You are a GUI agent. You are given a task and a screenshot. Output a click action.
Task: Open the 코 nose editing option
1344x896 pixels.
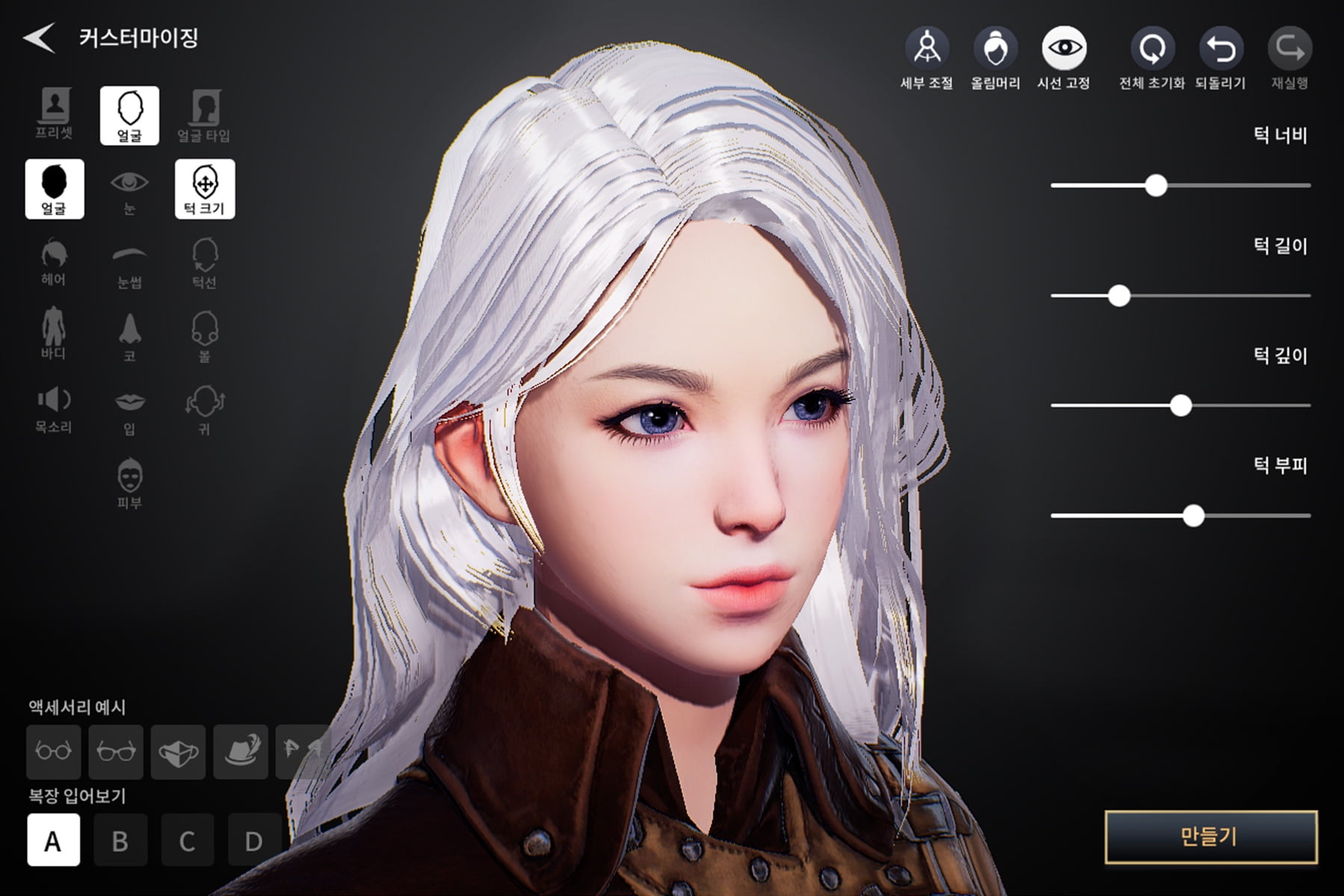pyautogui.click(x=129, y=337)
